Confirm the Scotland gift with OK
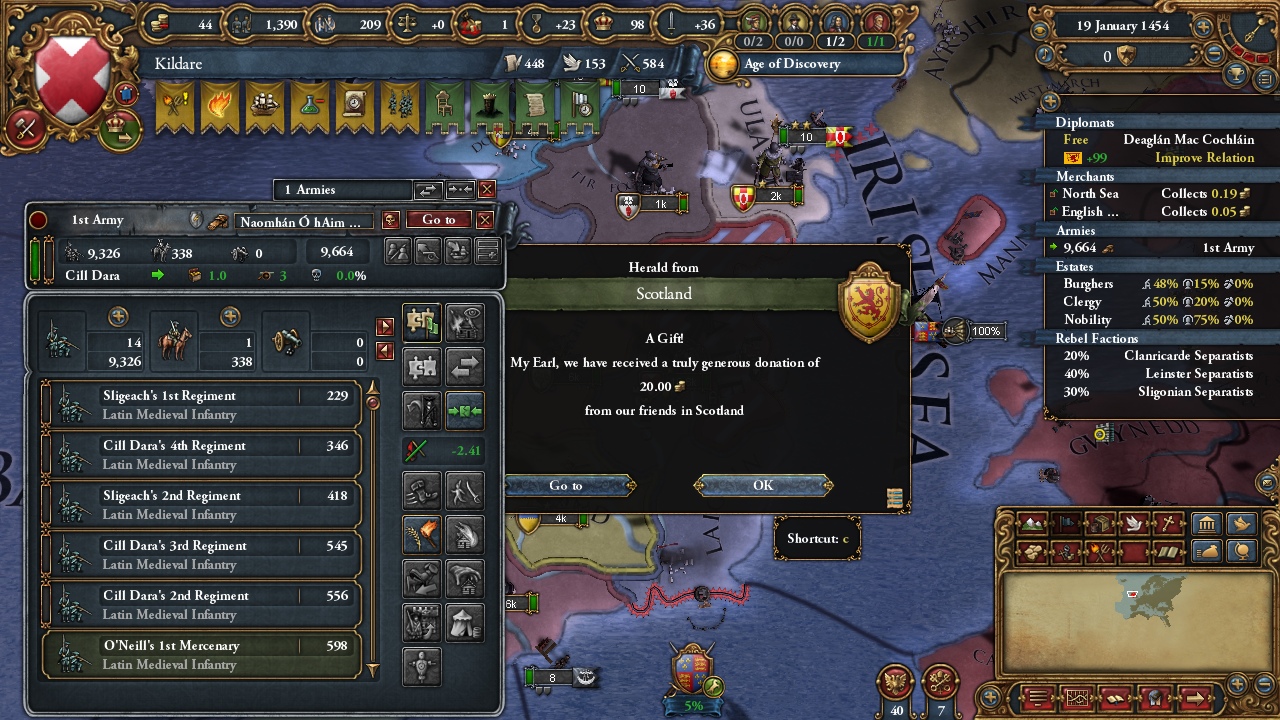This screenshot has width=1280, height=720. 763,485
